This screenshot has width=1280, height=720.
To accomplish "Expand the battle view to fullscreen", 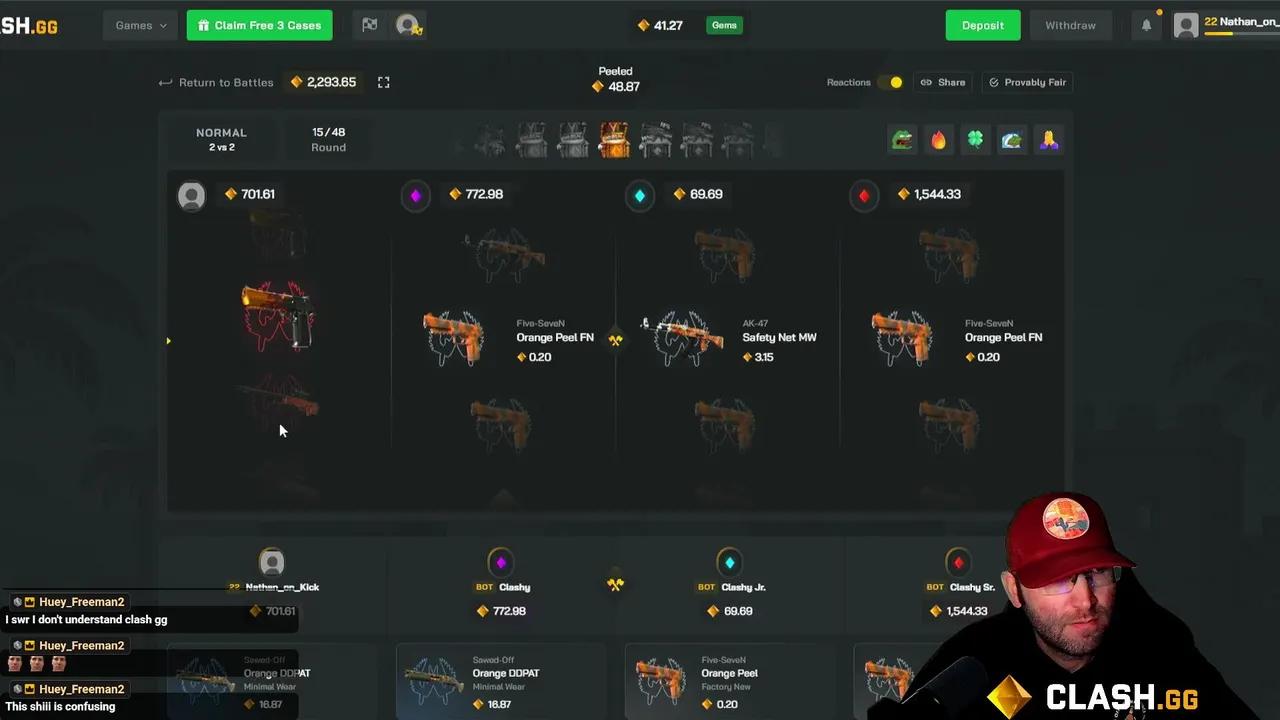I will tap(383, 82).
